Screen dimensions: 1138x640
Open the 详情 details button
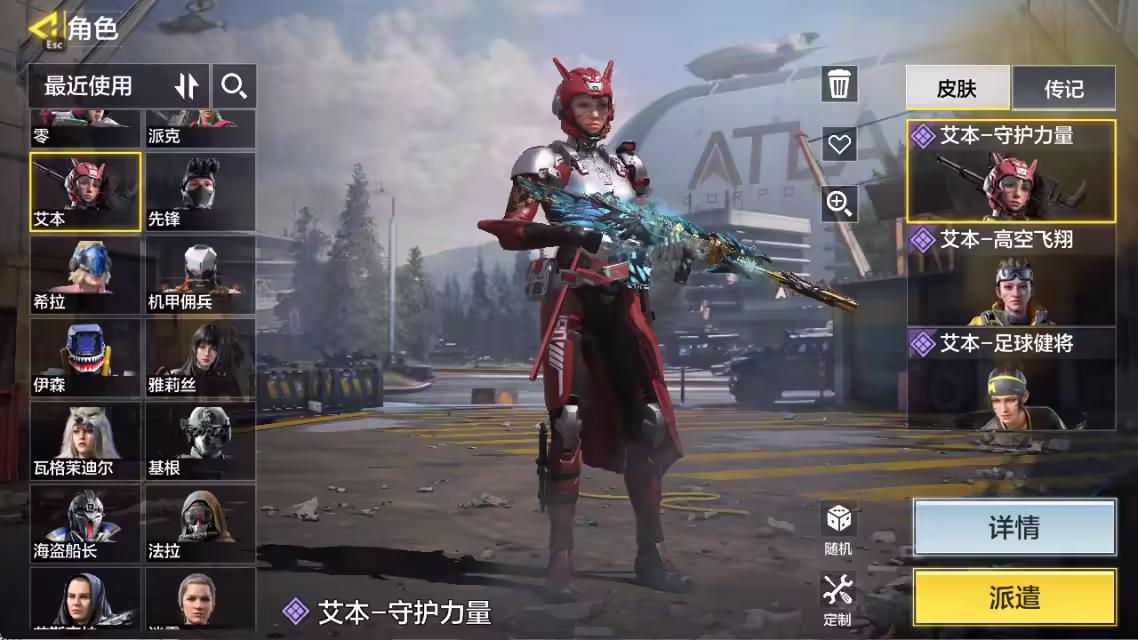[x=1014, y=528]
